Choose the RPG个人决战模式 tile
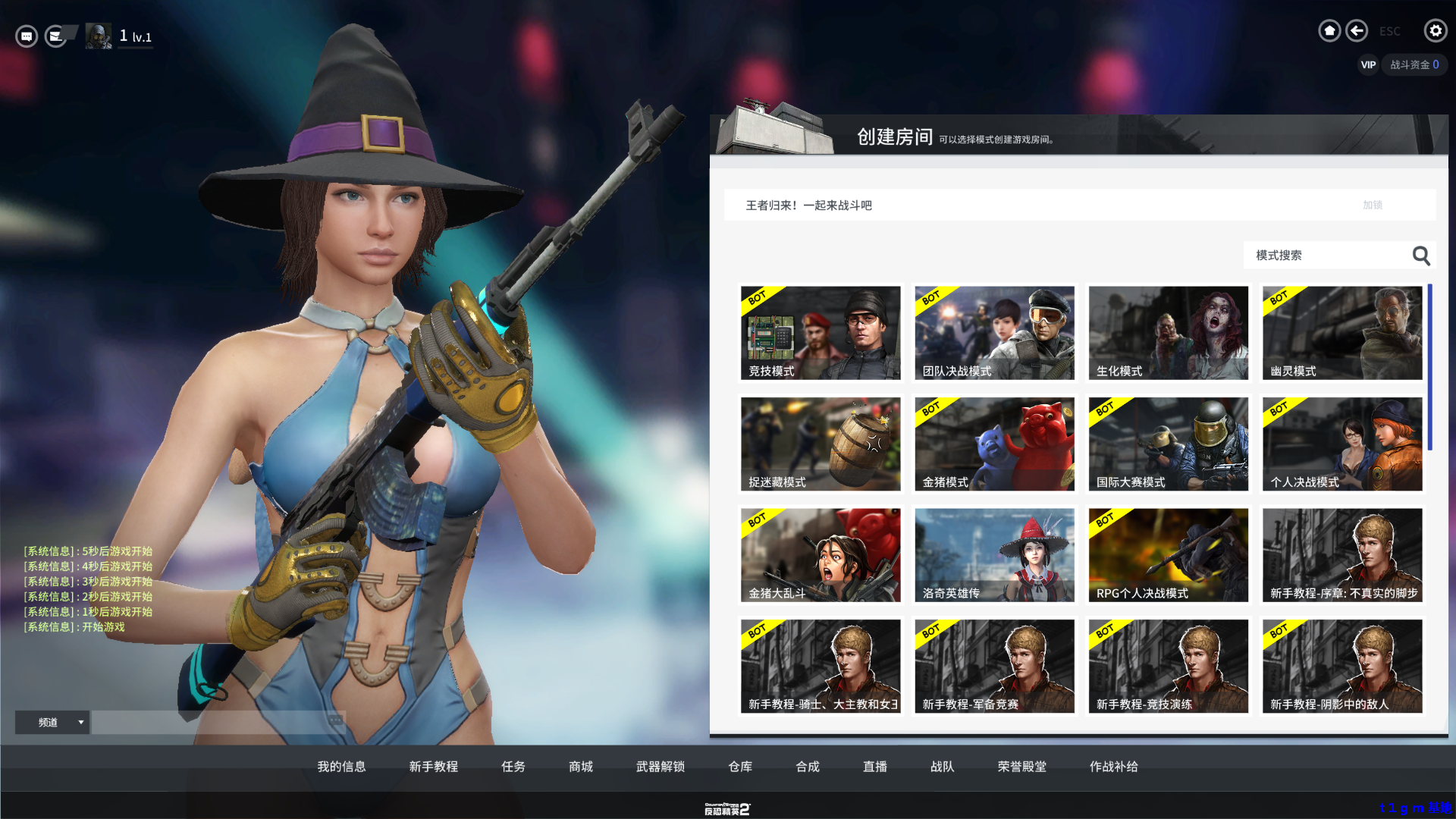Image resolution: width=1456 pixels, height=819 pixels. 1168,555
